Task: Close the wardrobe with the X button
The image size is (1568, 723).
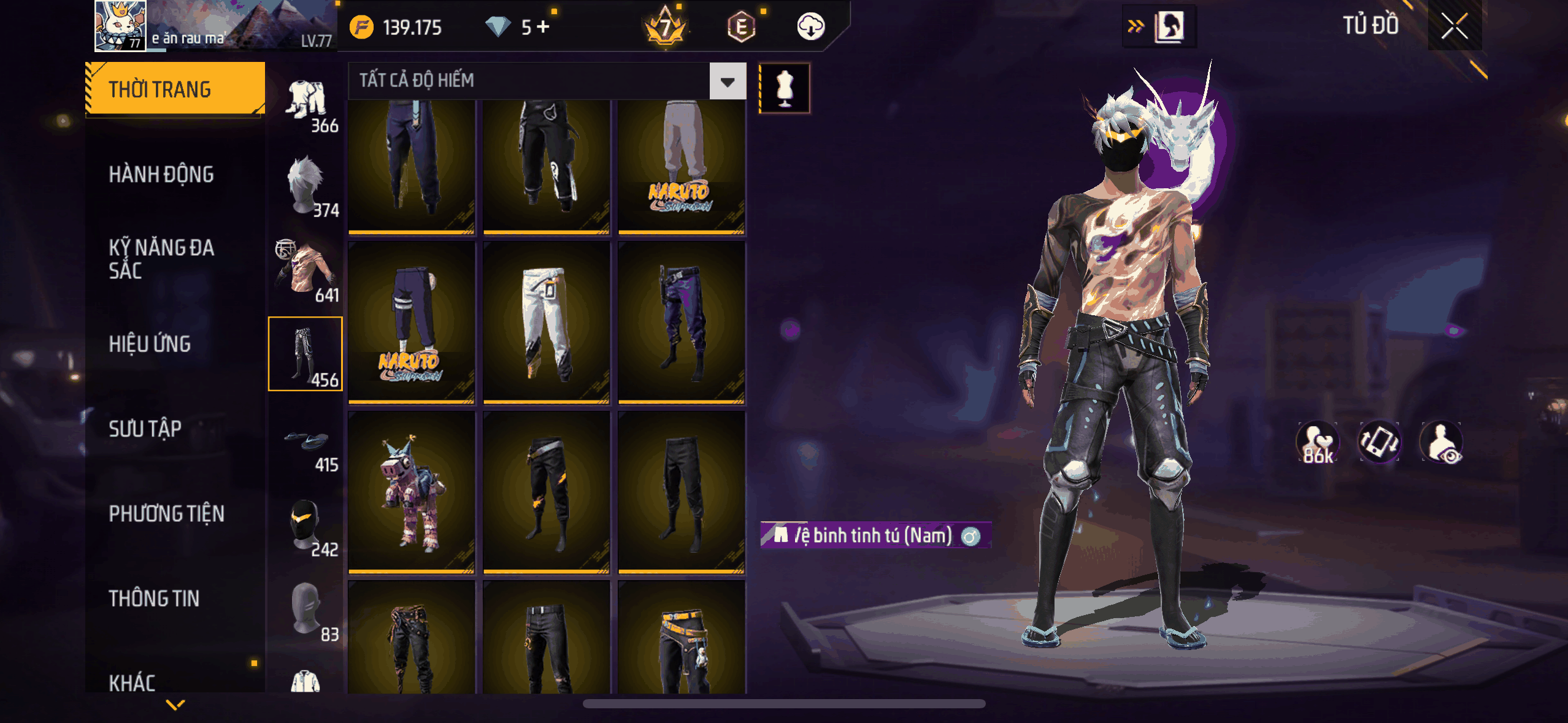Action: pos(1454,26)
